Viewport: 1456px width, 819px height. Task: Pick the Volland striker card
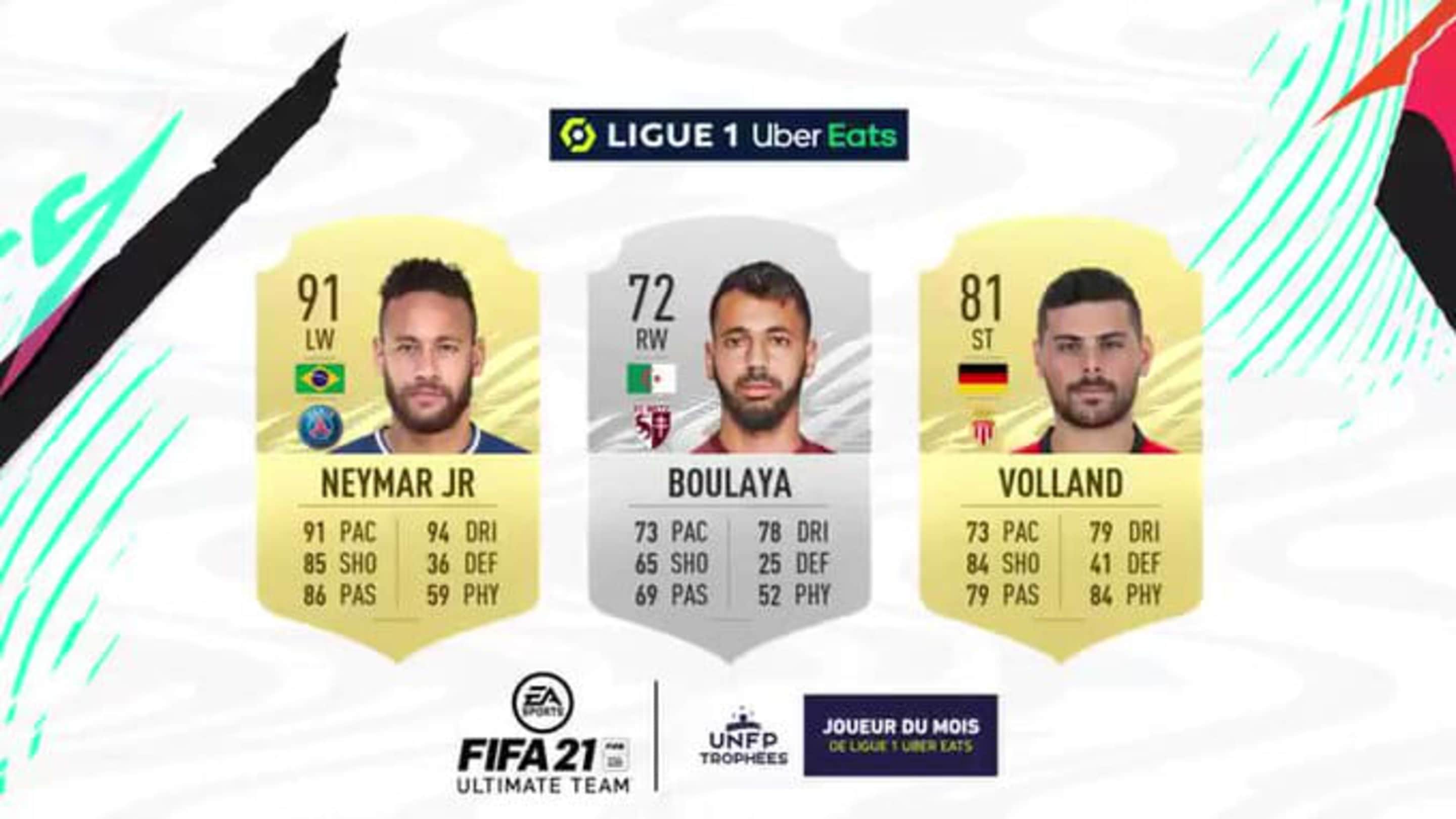[x=1060, y=441]
